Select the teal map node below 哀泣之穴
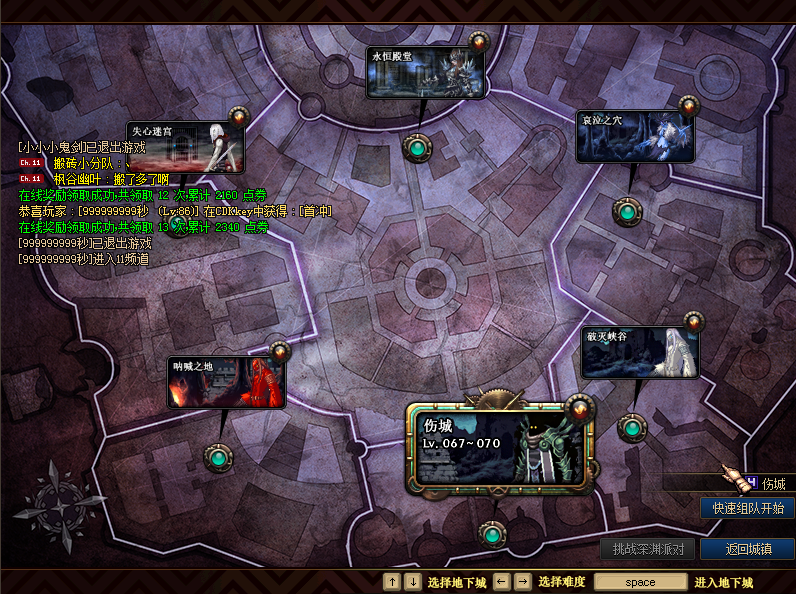Viewport: 796px width, 594px height. click(x=627, y=212)
